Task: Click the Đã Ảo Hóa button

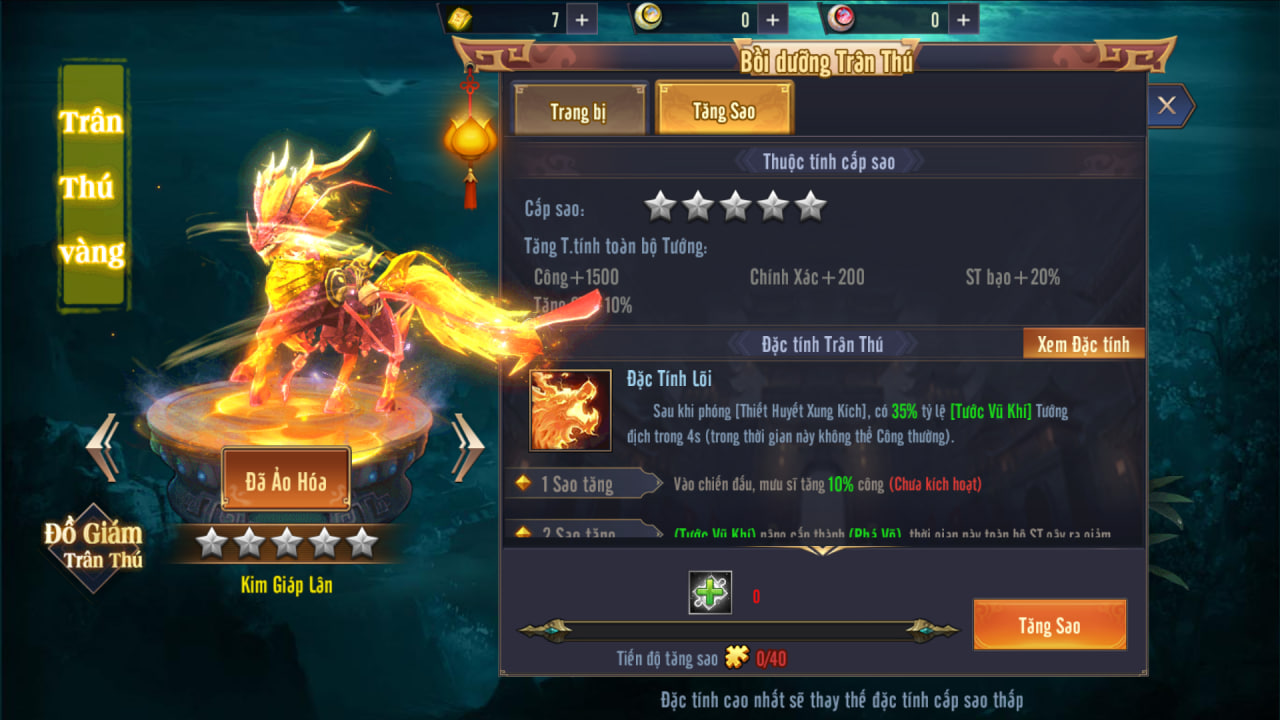Action: point(286,480)
